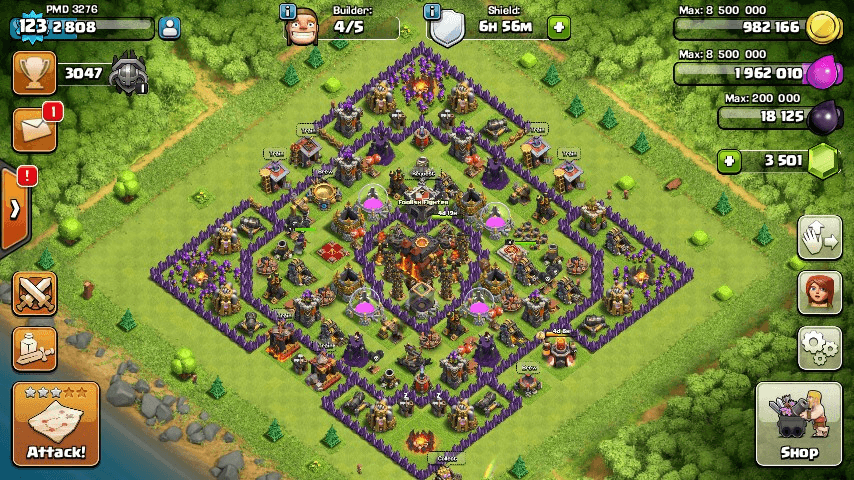Open the crossed swords clan war button
This screenshot has height=480, width=854.
34,293
